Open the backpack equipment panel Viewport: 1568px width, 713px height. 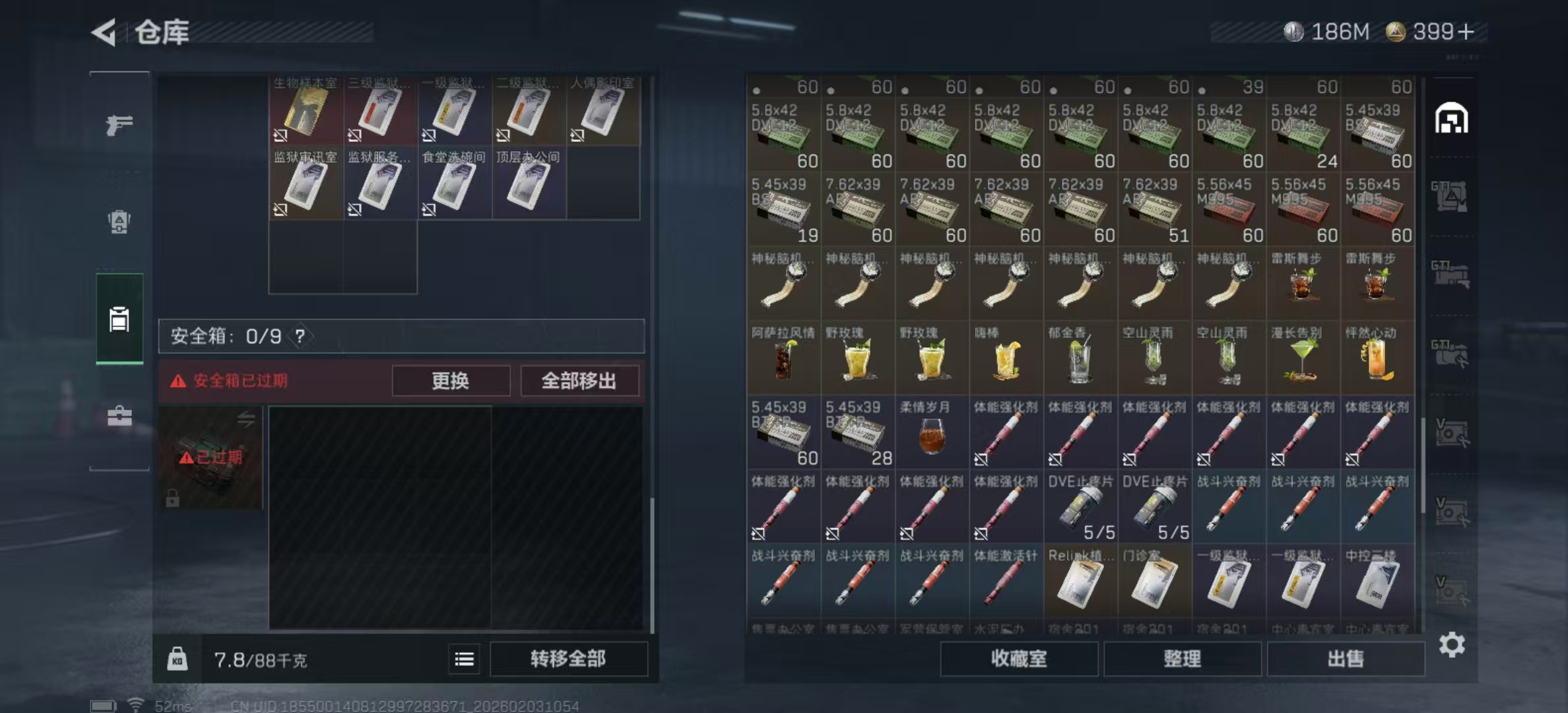coord(119,222)
